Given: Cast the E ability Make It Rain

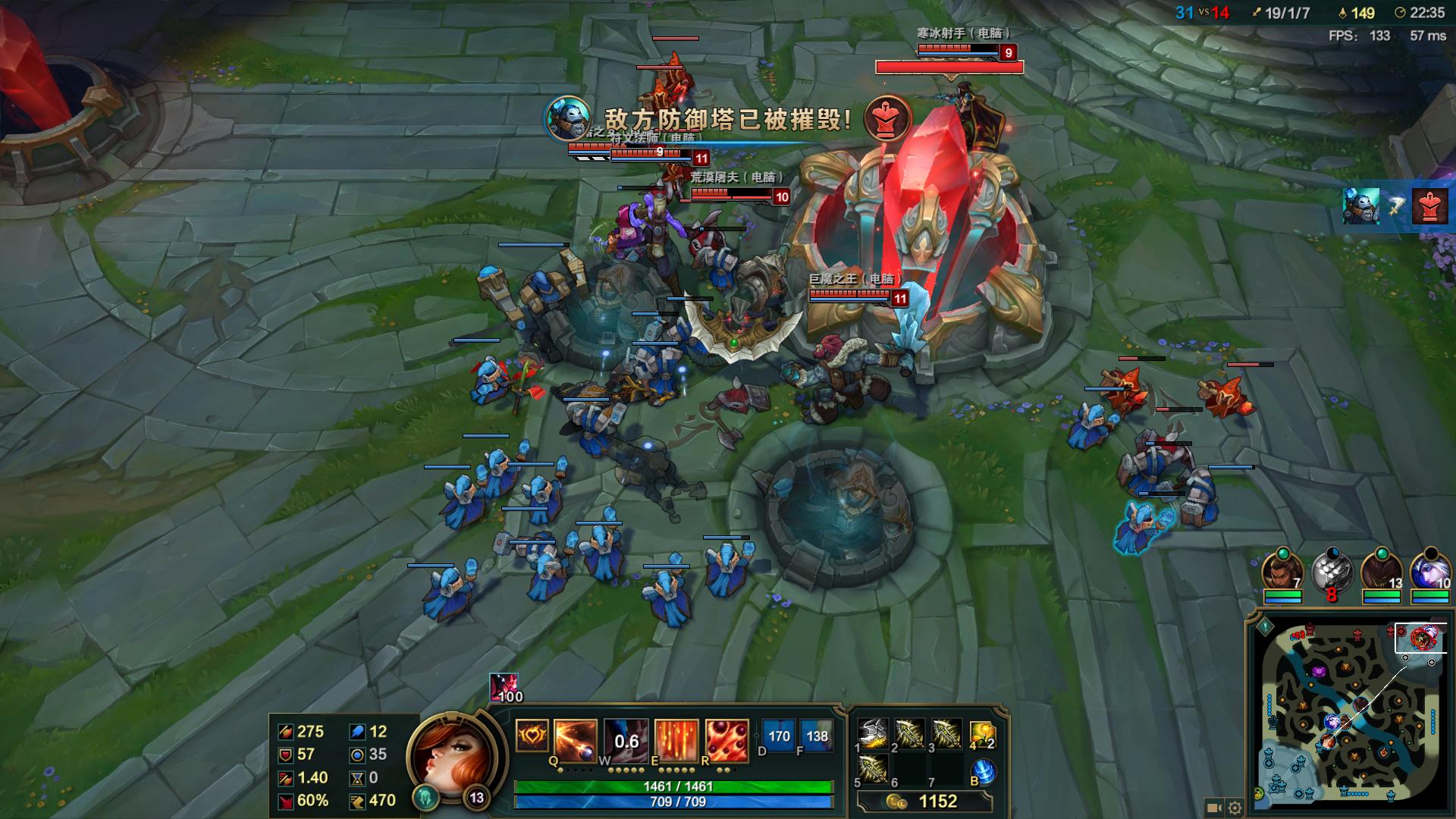Looking at the screenshot, I should click(x=676, y=739).
